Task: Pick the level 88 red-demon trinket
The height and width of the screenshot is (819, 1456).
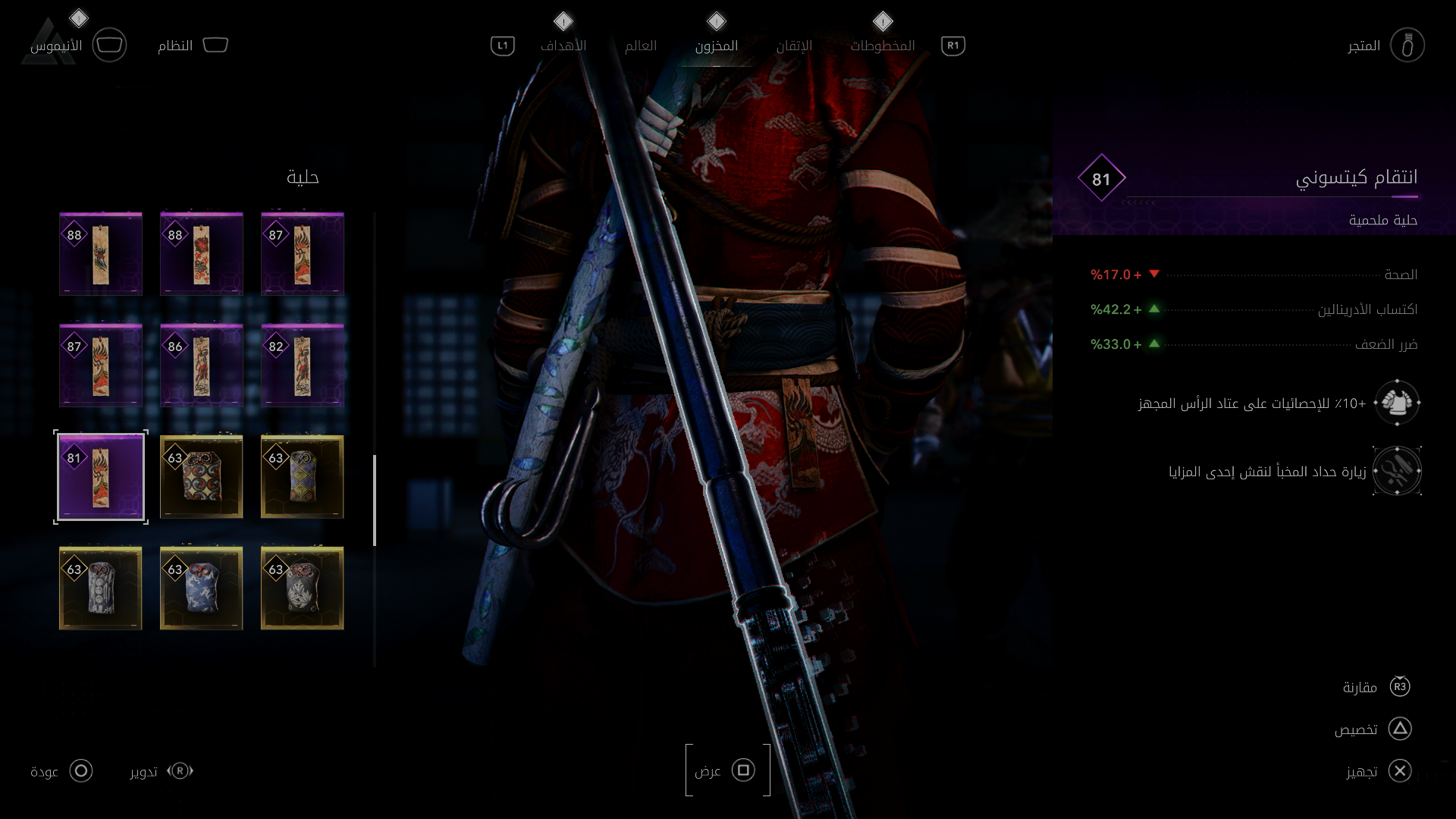Action: 201,254
